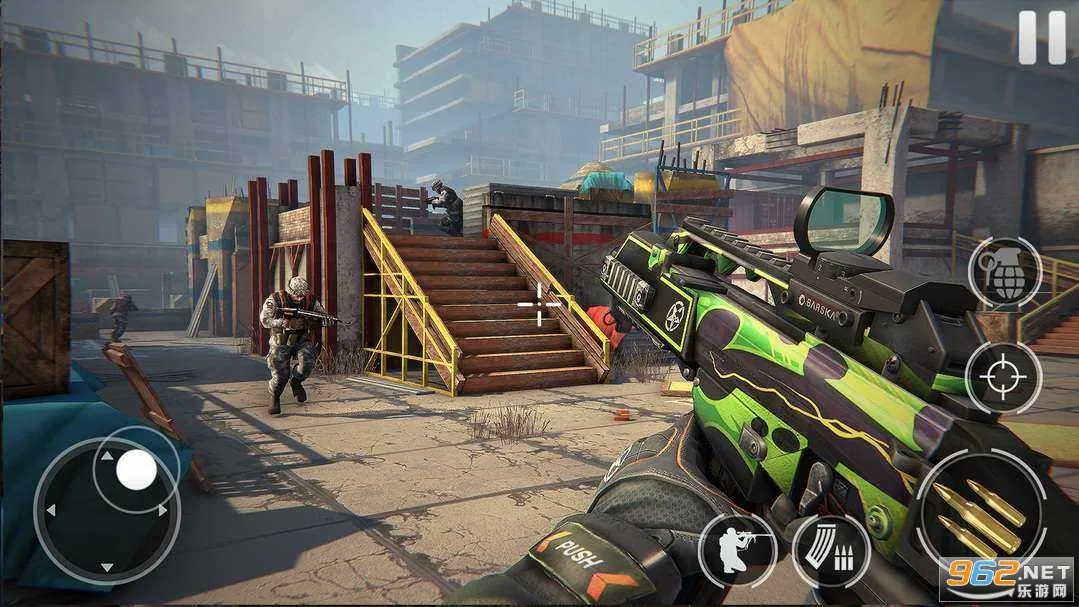Toggle crouch stance with the soldier icon

pyautogui.click(x=738, y=550)
